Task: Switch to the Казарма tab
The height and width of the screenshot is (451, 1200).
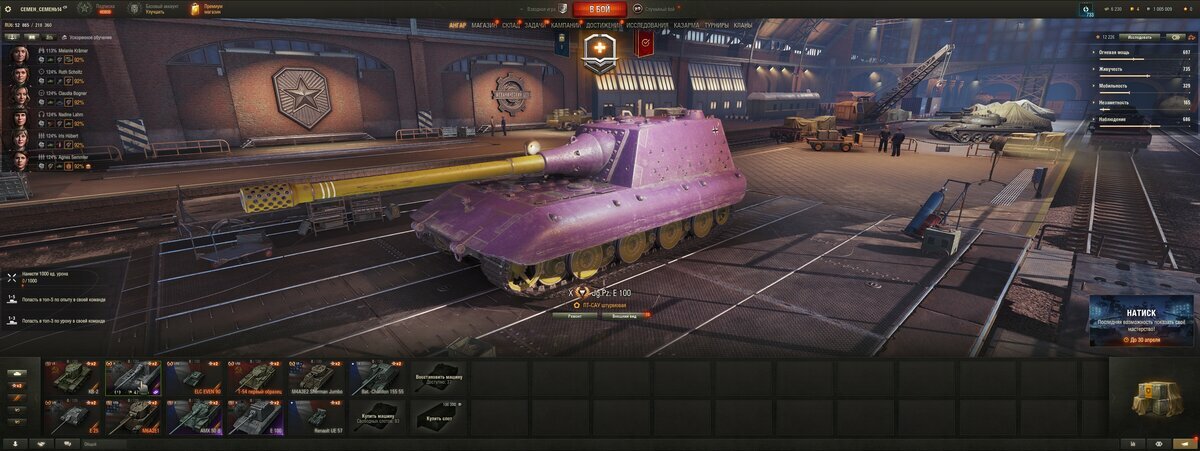Action: tap(686, 23)
